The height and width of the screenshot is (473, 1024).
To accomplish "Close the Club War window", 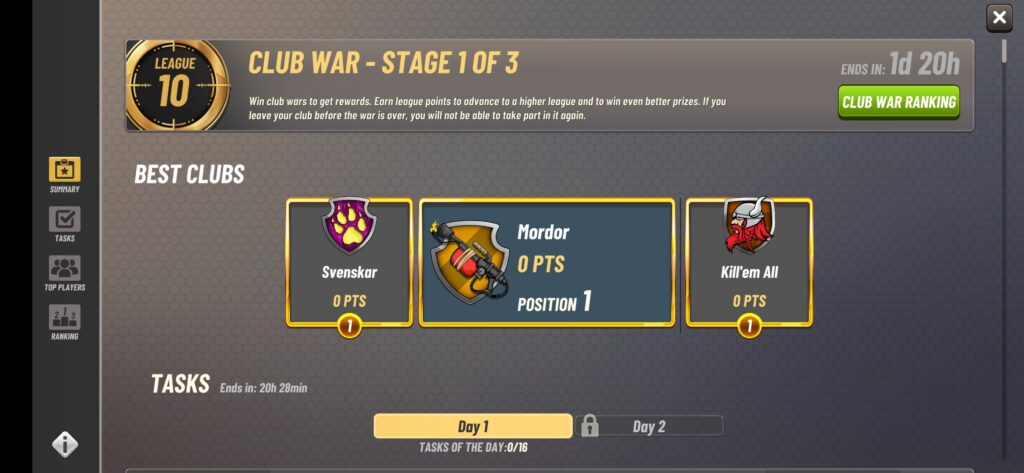I will (x=999, y=17).
